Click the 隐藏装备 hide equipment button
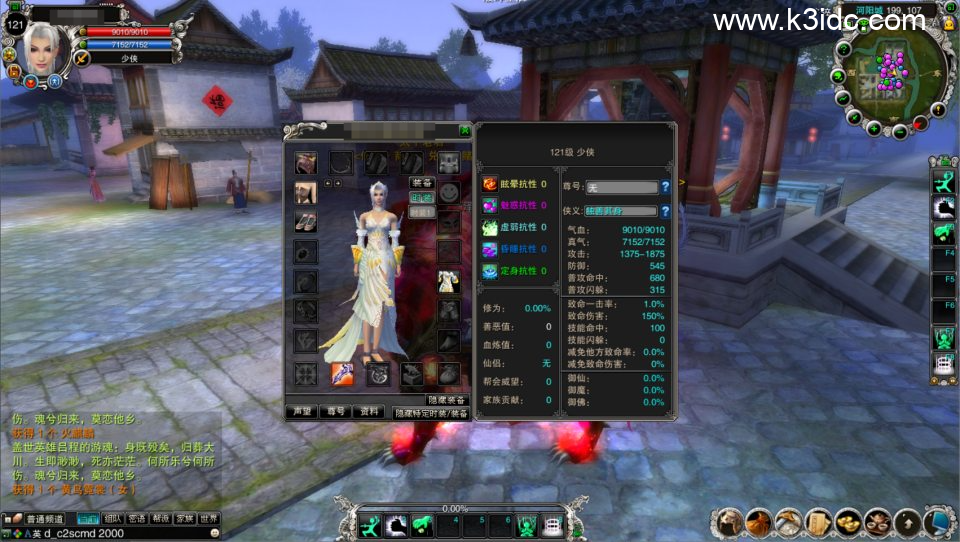The height and width of the screenshot is (542, 960). coord(447,400)
